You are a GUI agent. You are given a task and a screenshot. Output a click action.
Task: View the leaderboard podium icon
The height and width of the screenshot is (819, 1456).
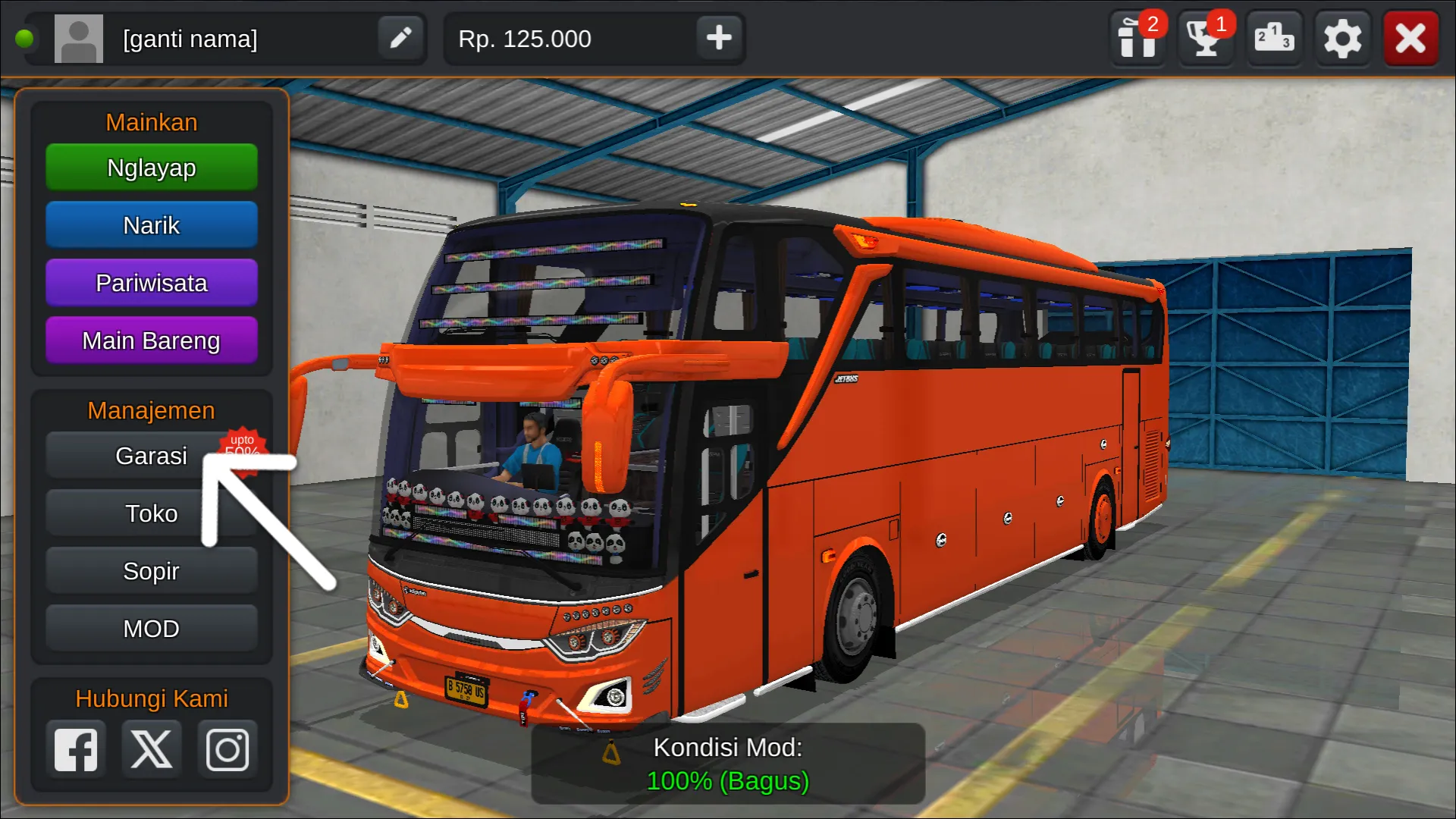click(x=1274, y=38)
